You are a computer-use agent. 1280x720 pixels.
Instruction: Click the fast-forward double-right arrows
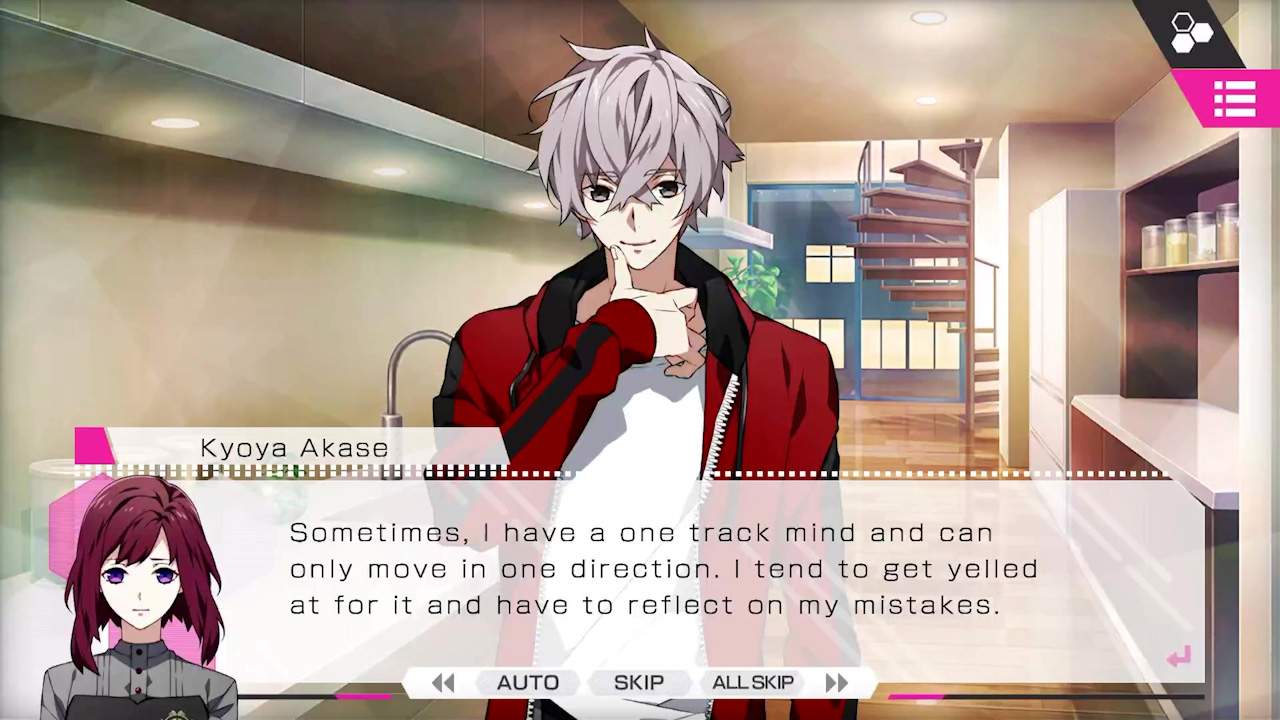837,682
